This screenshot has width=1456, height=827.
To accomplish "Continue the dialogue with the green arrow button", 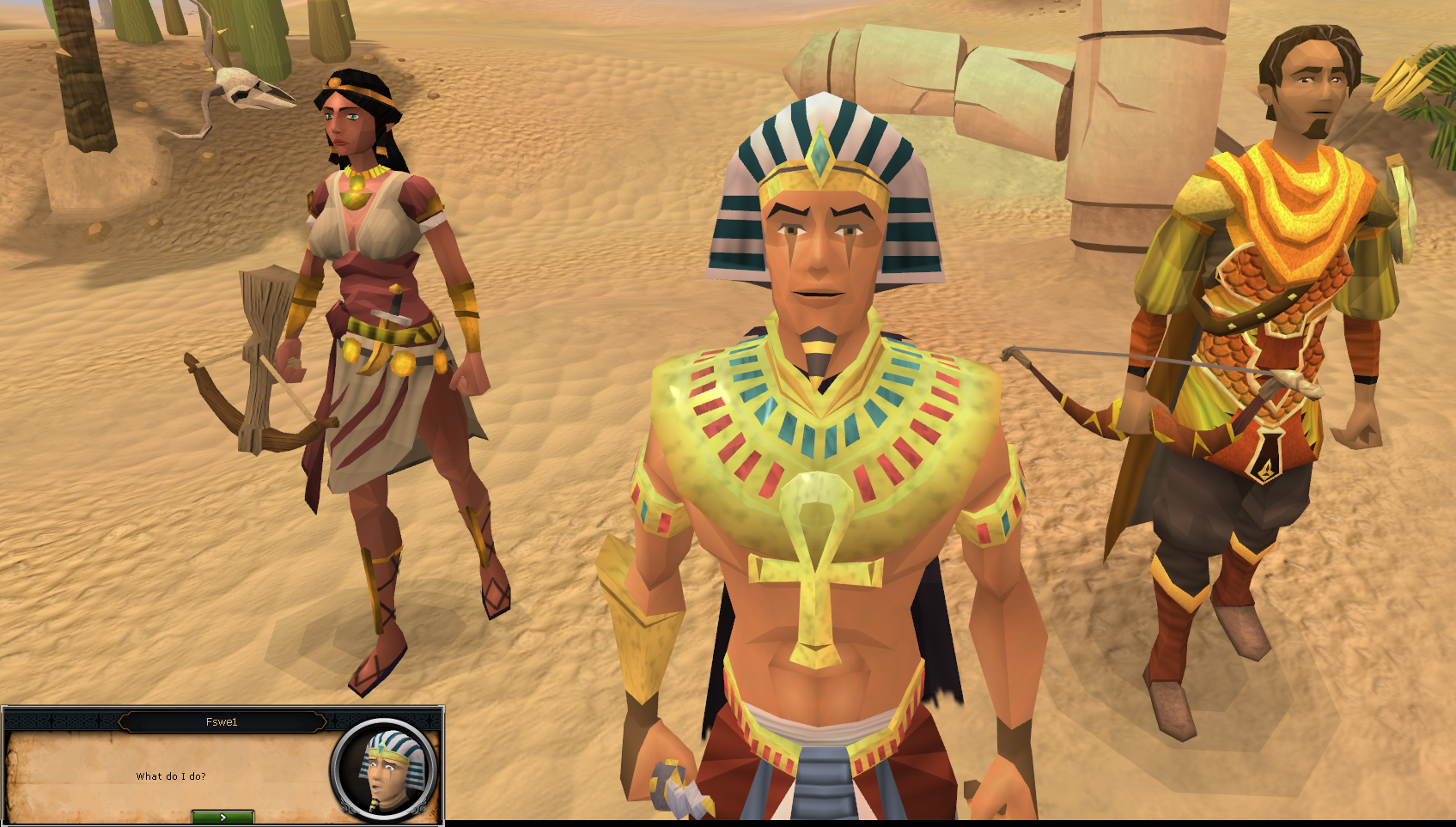I will pyautogui.click(x=222, y=817).
